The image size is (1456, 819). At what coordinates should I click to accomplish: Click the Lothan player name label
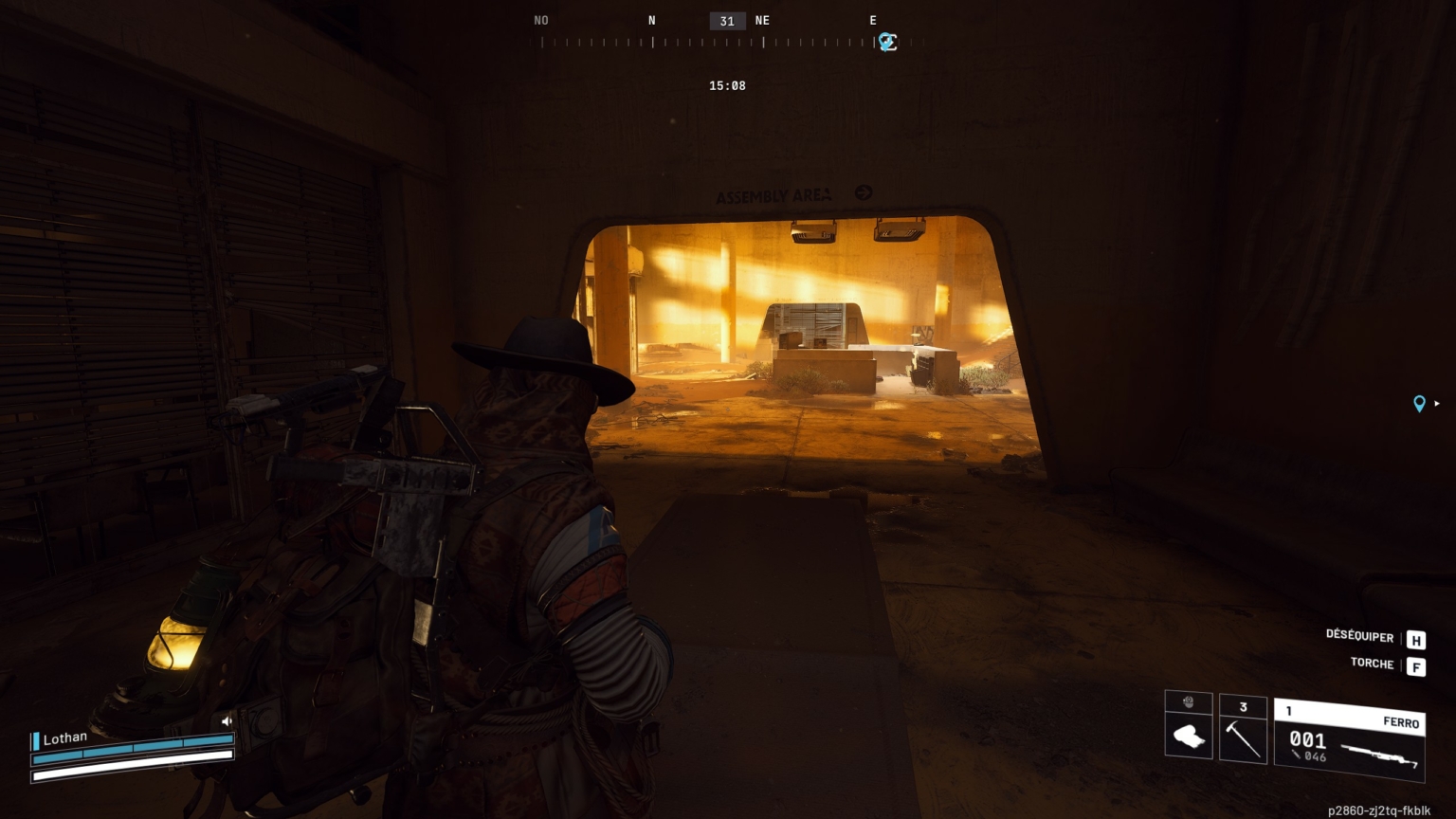tap(66, 737)
